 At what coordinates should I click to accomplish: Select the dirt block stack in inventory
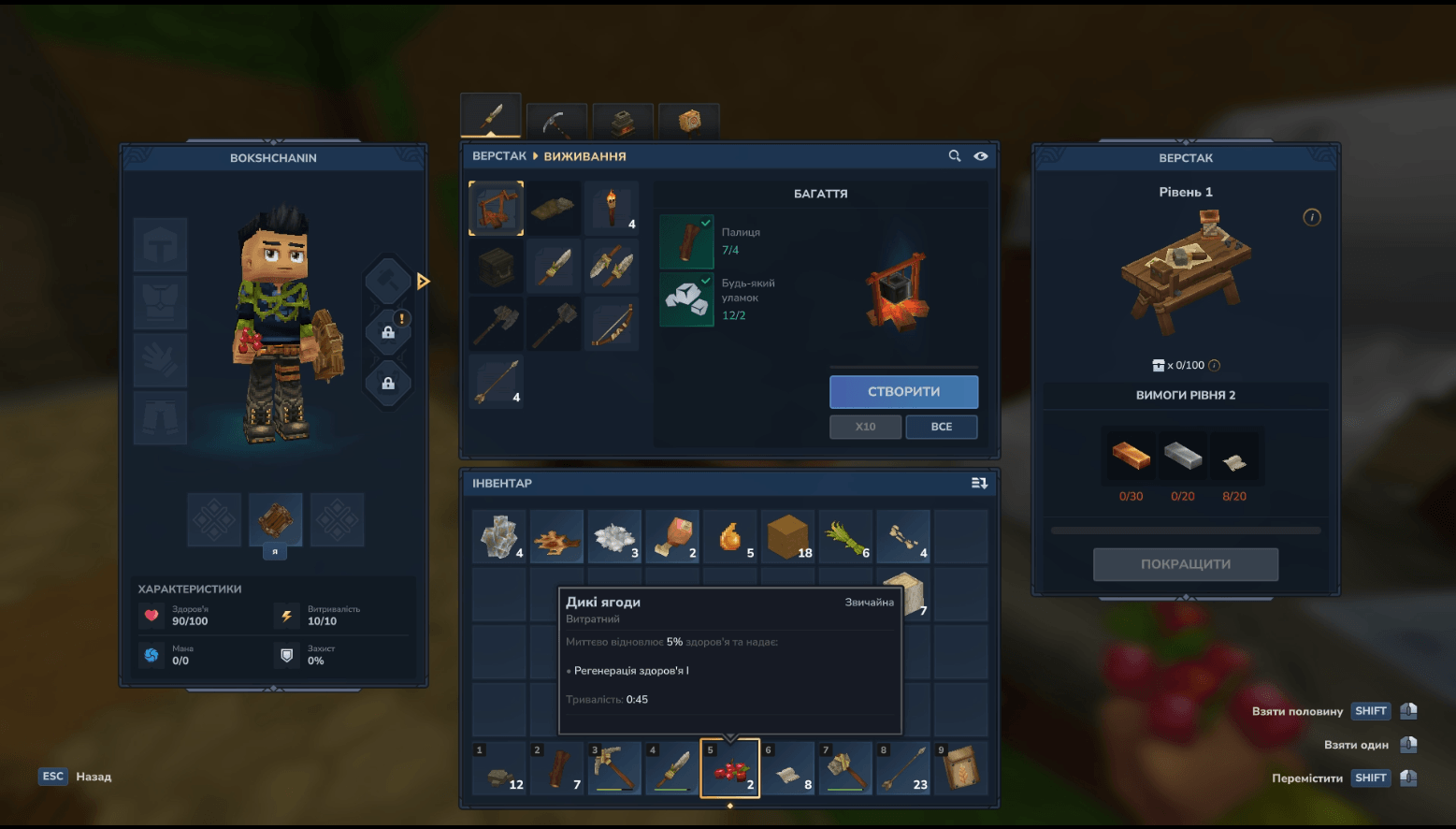787,537
